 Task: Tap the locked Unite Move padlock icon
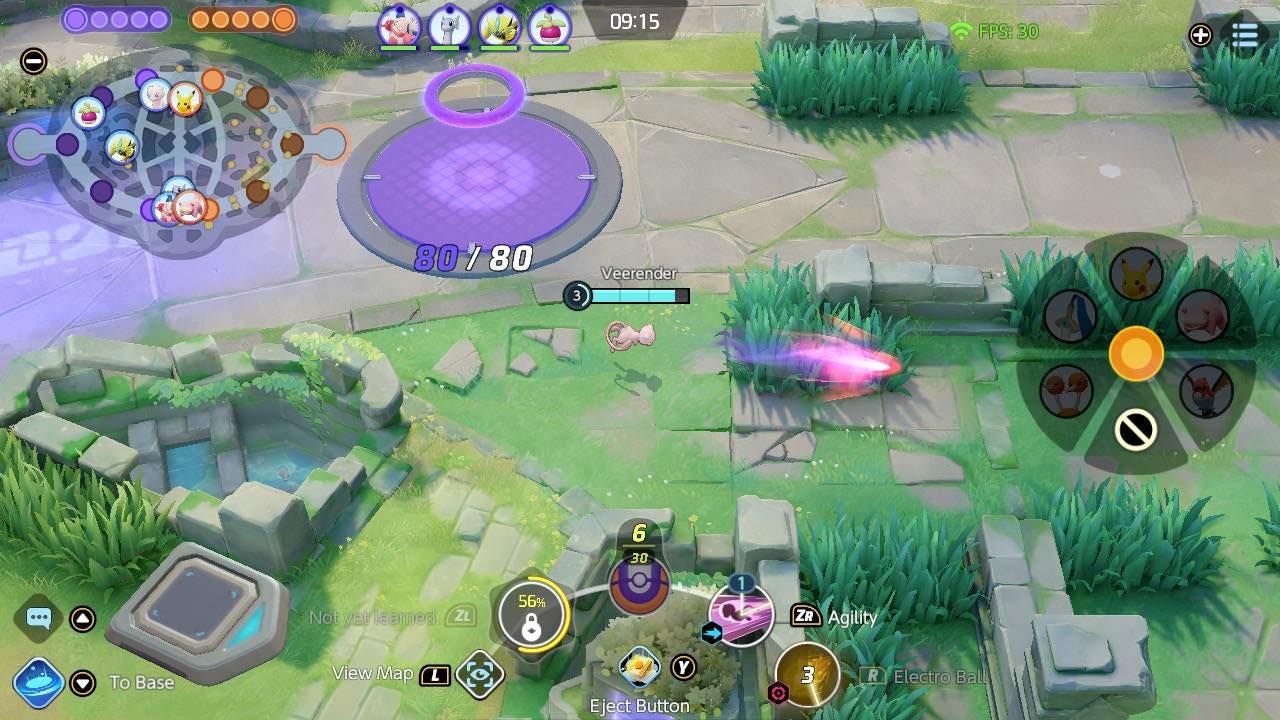click(x=534, y=628)
